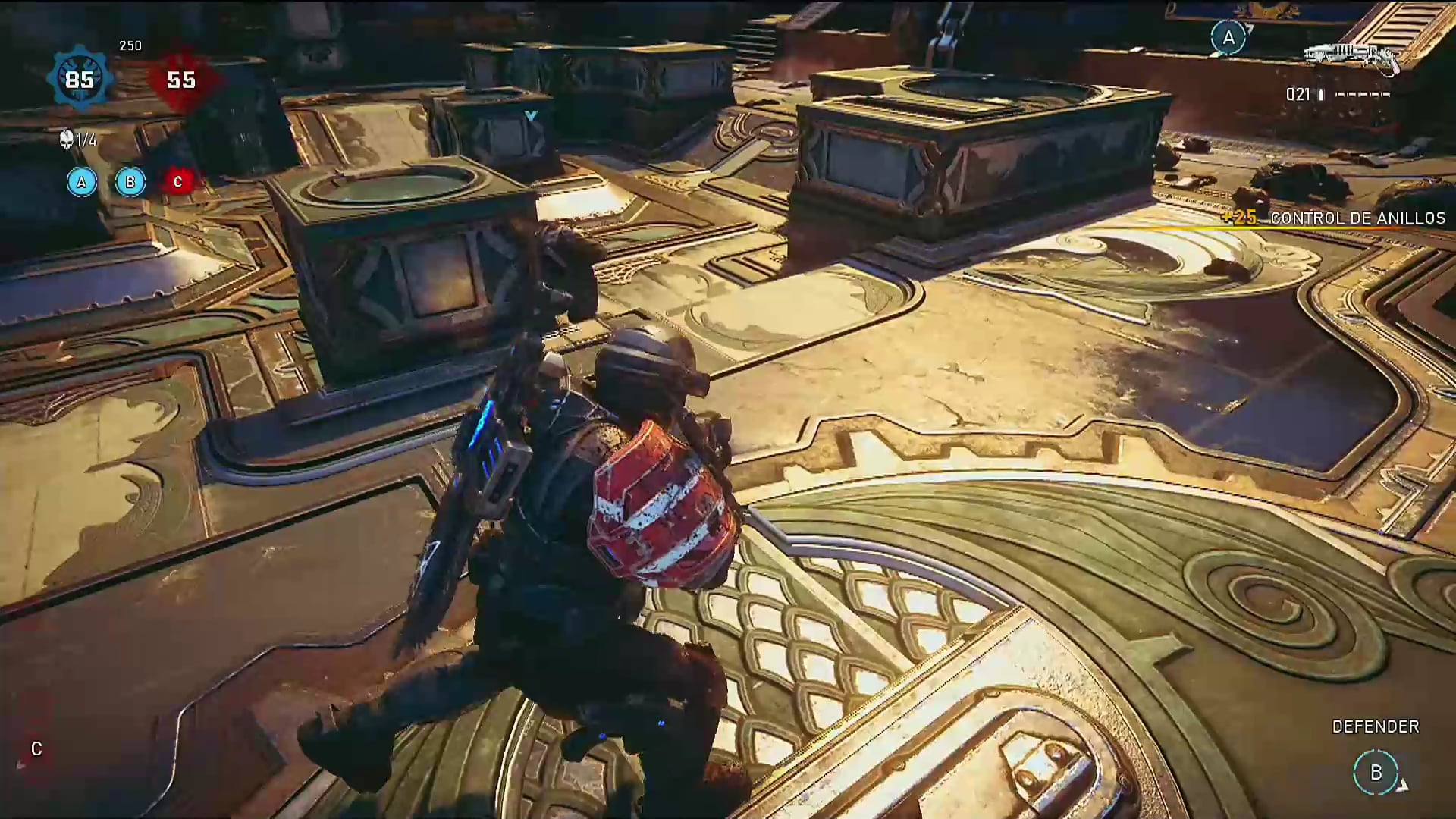Viewport: 1456px width, 819px height.
Task: Click the equipped weapon icon
Action: point(1351,55)
